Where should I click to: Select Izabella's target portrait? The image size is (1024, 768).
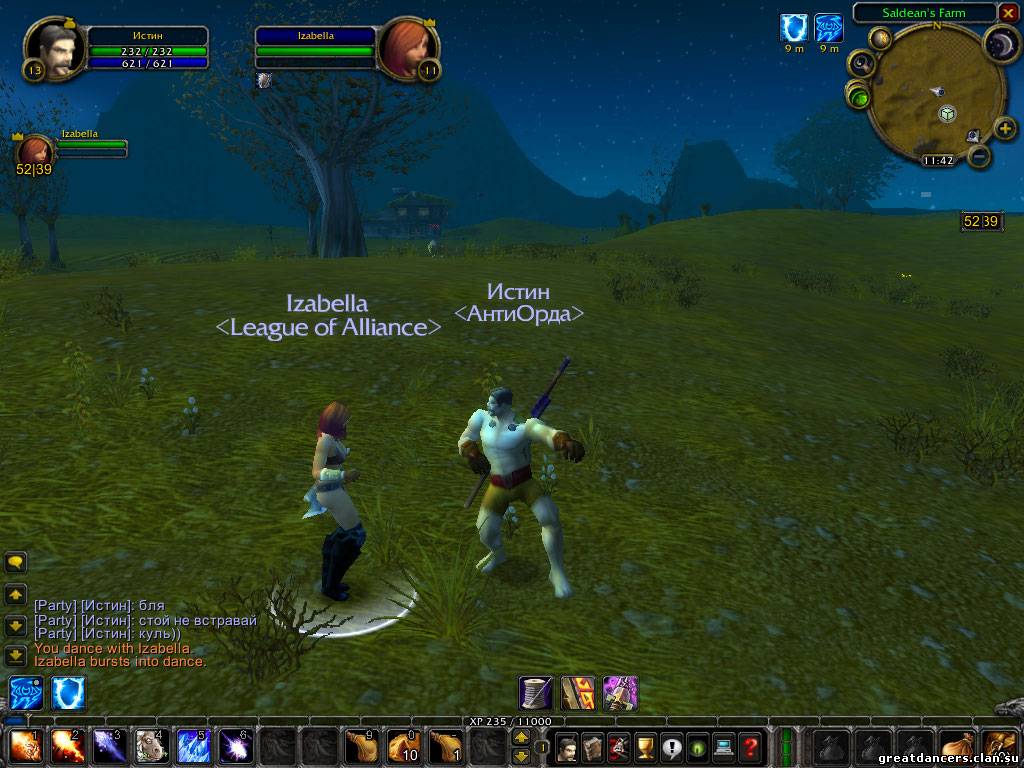tap(406, 47)
